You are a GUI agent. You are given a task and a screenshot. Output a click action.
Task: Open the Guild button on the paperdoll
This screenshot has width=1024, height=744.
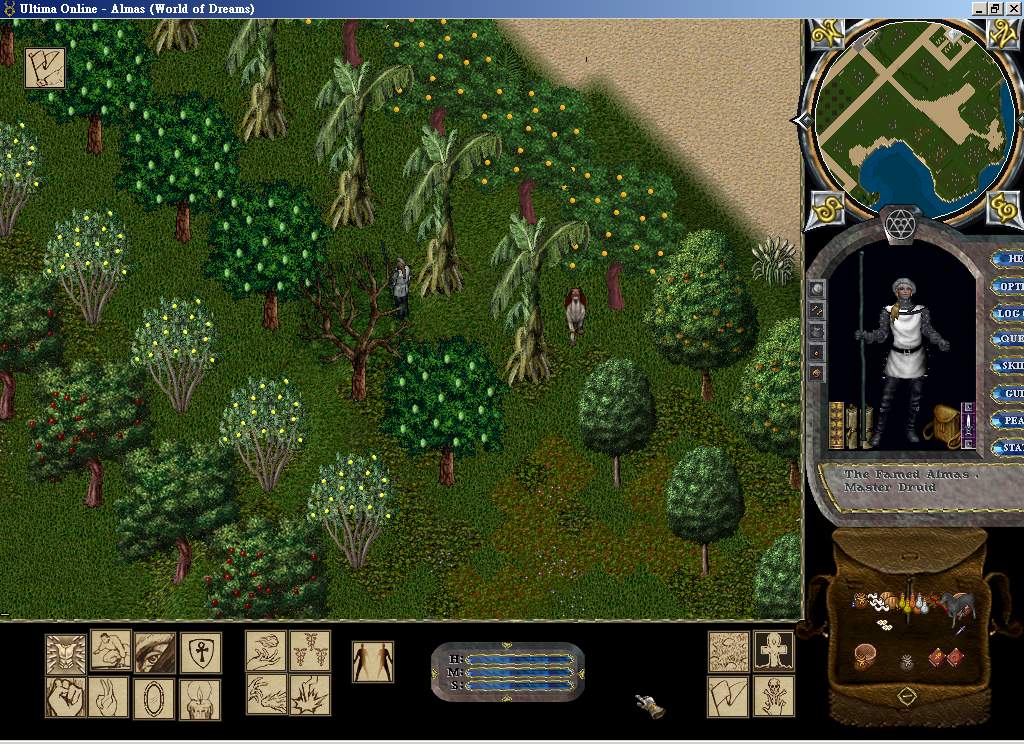tap(1010, 394)
